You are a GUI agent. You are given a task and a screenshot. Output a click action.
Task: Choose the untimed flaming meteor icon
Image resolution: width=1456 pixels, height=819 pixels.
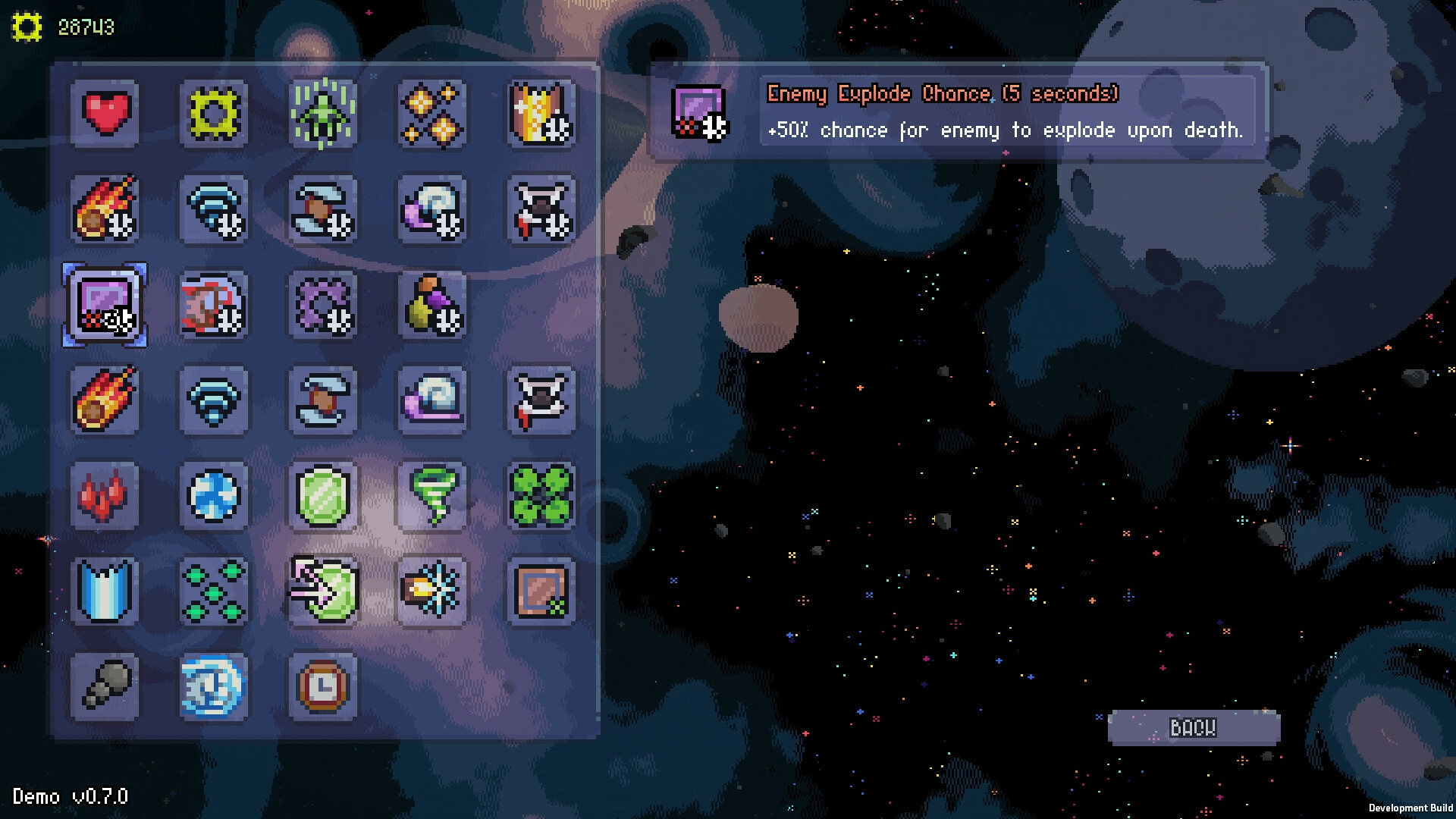tap(105, 400)
